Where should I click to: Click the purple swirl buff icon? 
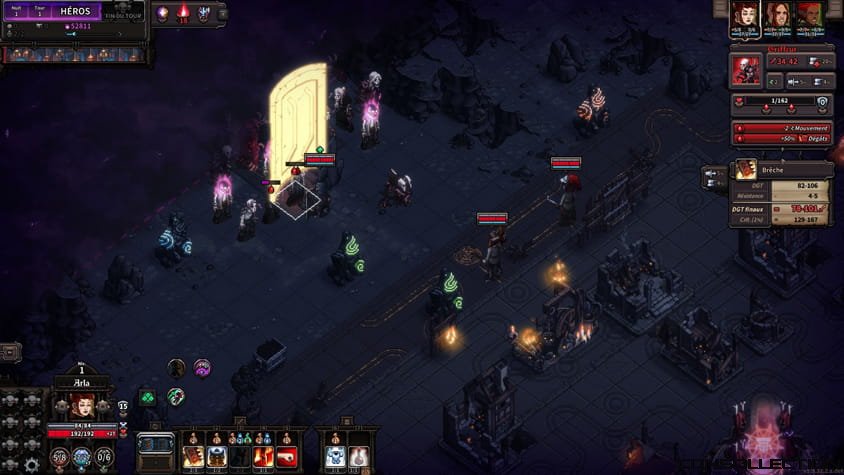[x=202, y=367]
